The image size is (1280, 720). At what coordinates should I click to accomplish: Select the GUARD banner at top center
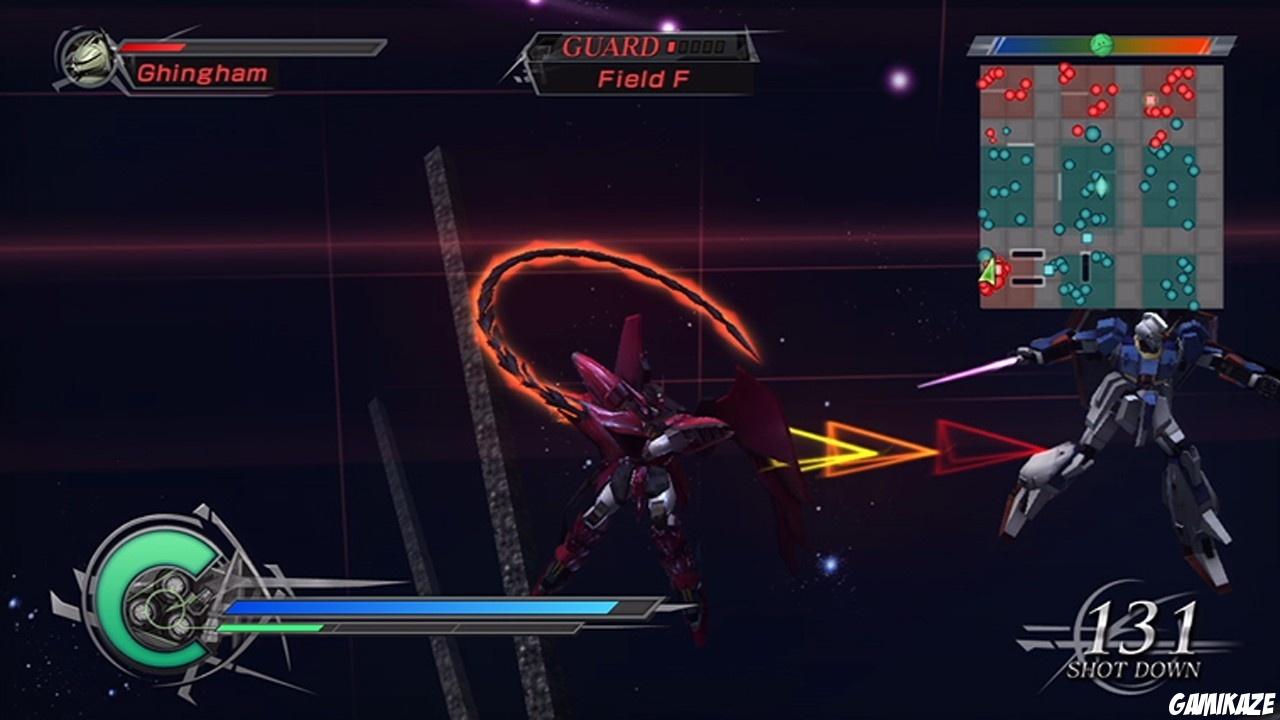610,46
